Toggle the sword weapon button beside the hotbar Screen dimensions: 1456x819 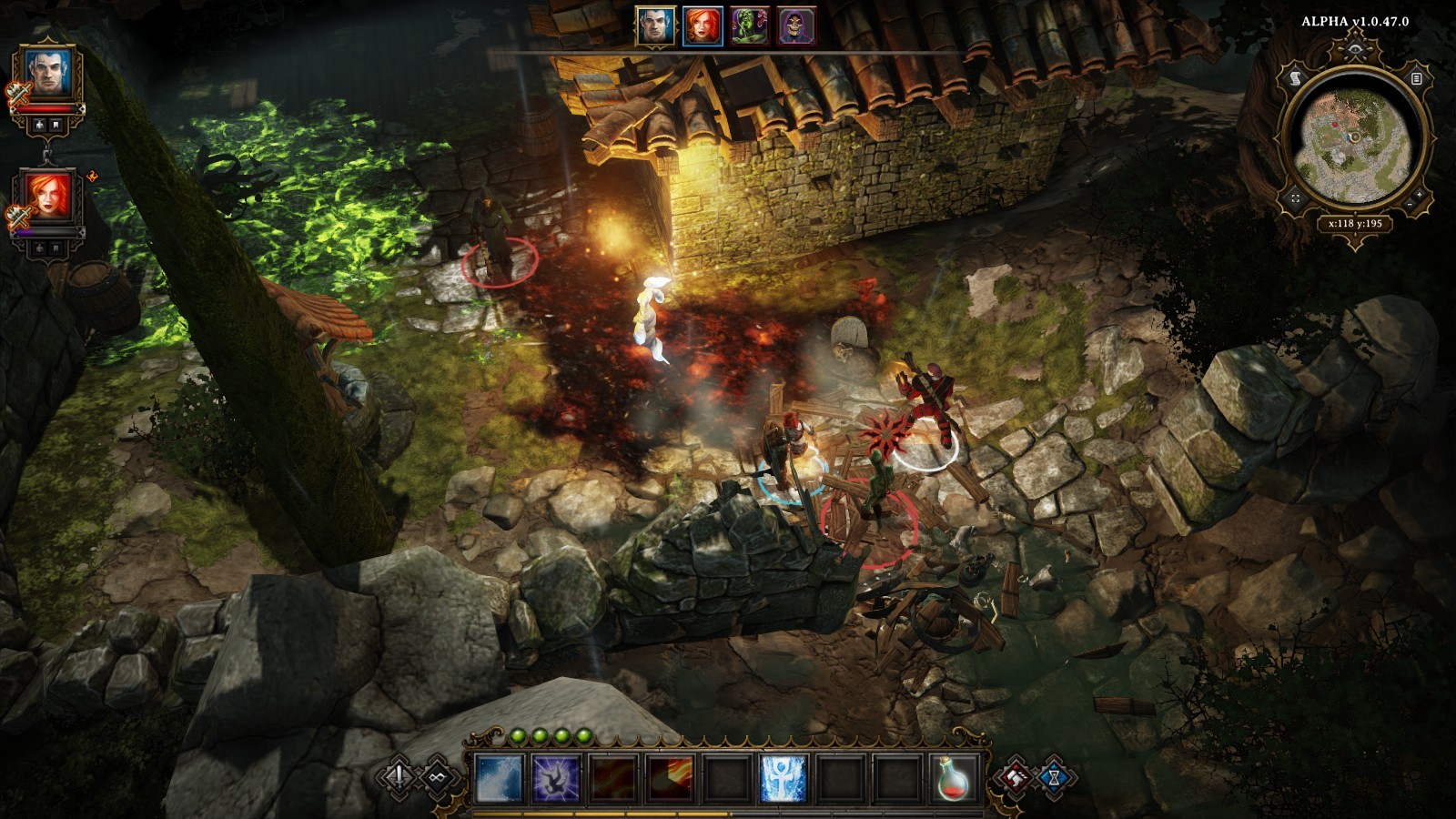(399, 777)
